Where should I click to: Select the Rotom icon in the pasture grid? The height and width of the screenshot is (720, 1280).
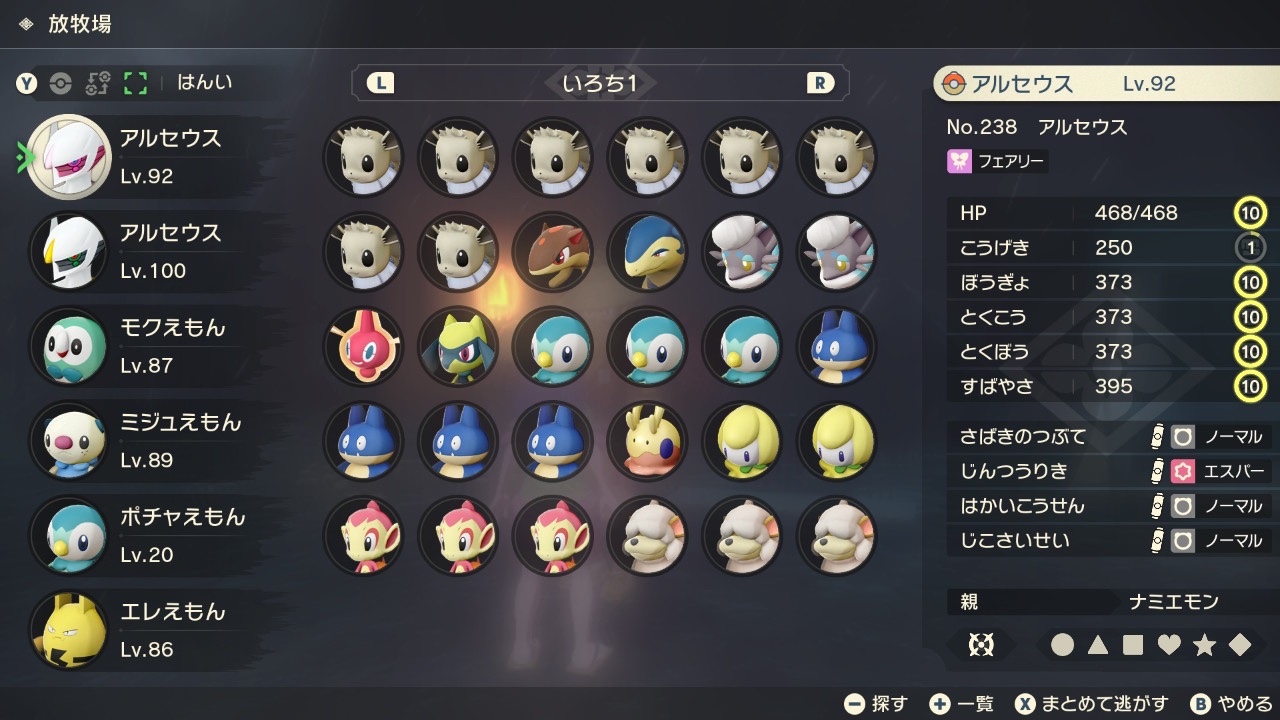click(362, 347)
